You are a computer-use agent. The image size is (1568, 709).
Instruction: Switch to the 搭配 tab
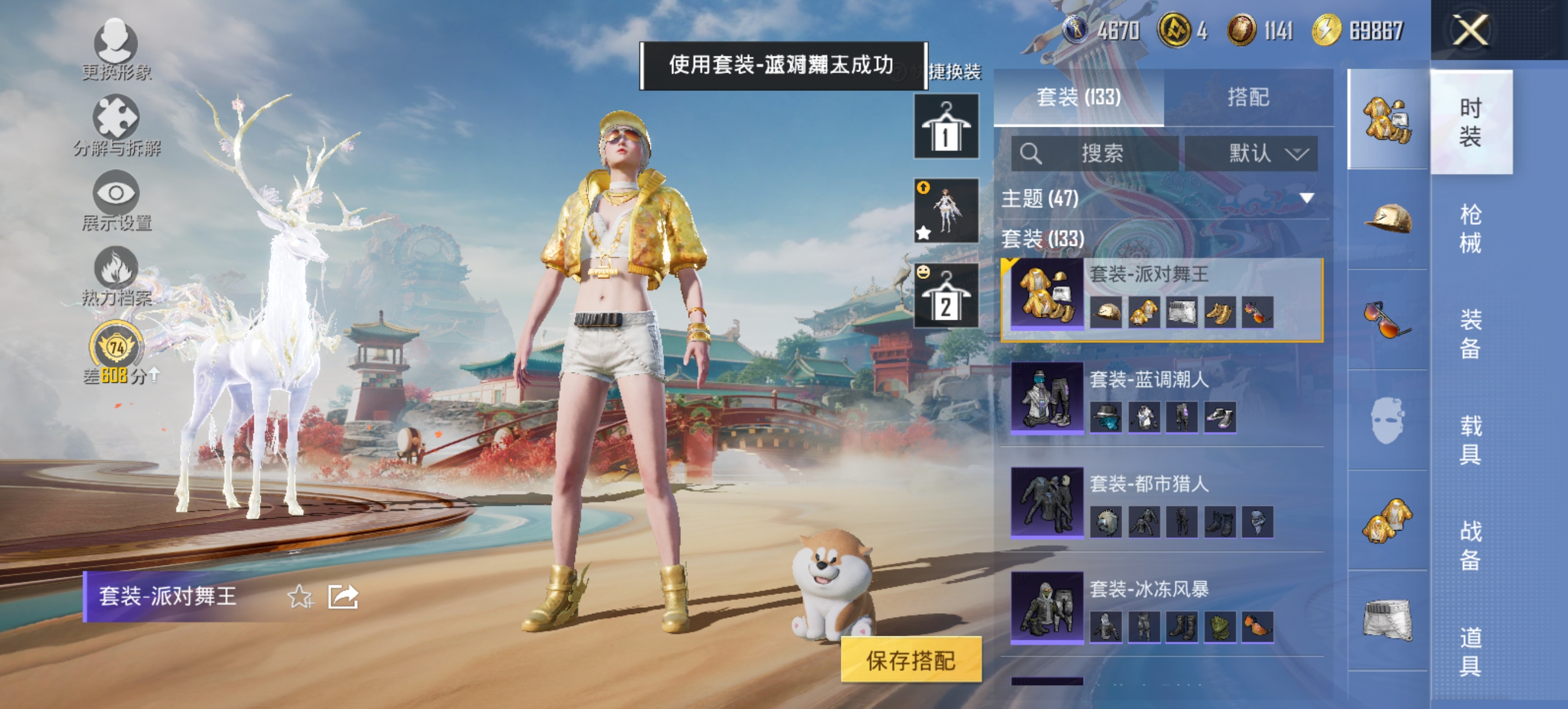[x=1256, y=98]
